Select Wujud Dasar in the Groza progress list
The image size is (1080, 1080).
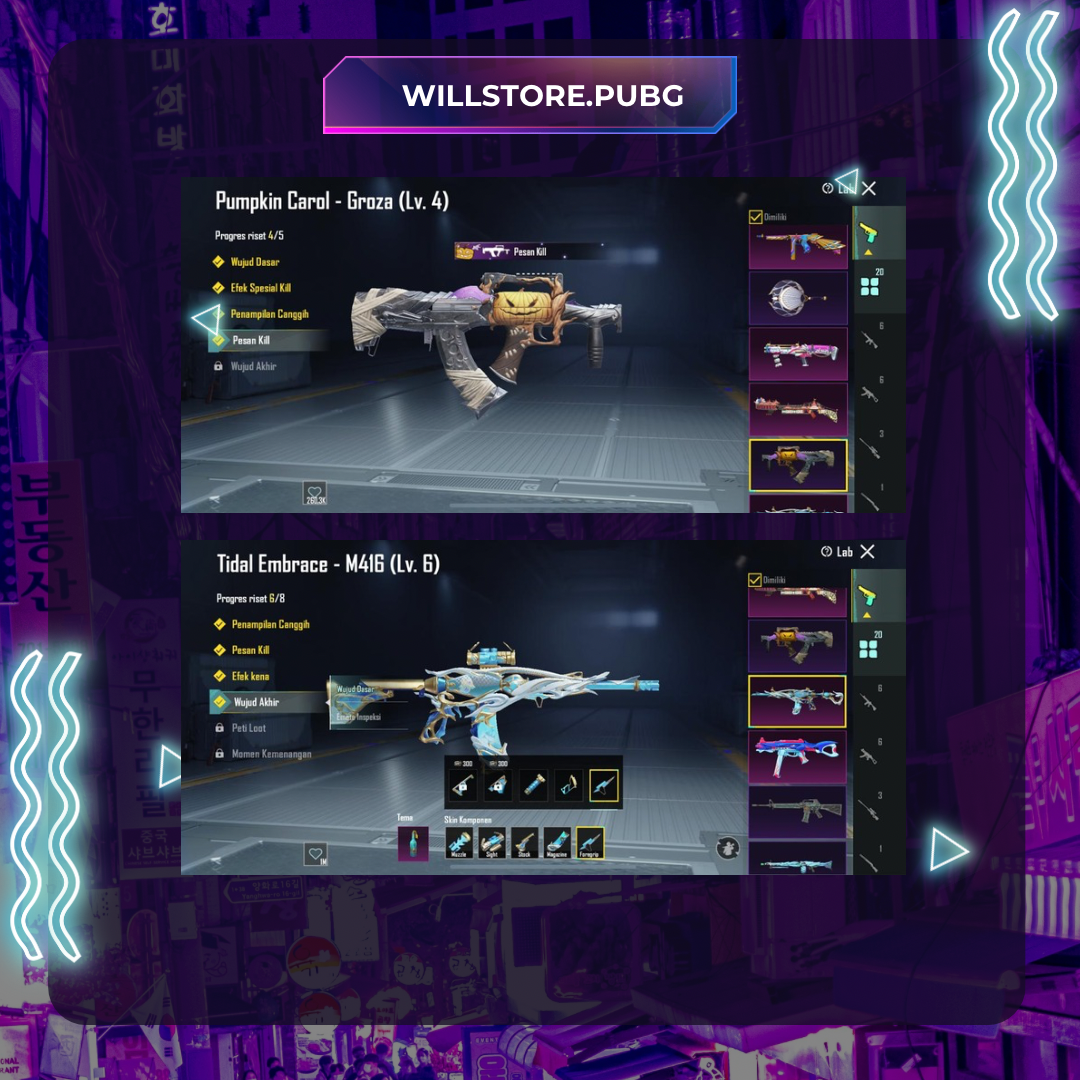pyautogui.click(x=254, y=262)
